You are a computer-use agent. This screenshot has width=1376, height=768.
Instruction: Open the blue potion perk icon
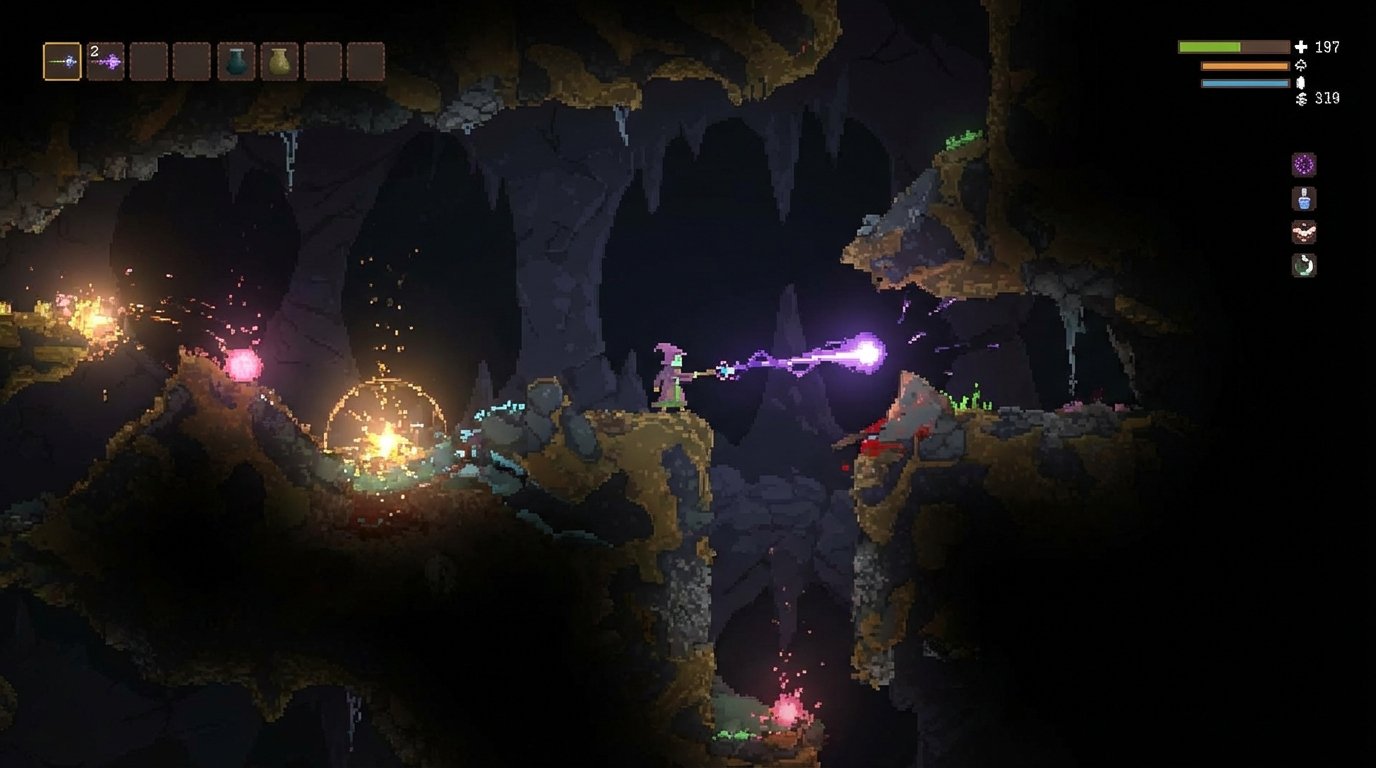[x=1303, y=199]
